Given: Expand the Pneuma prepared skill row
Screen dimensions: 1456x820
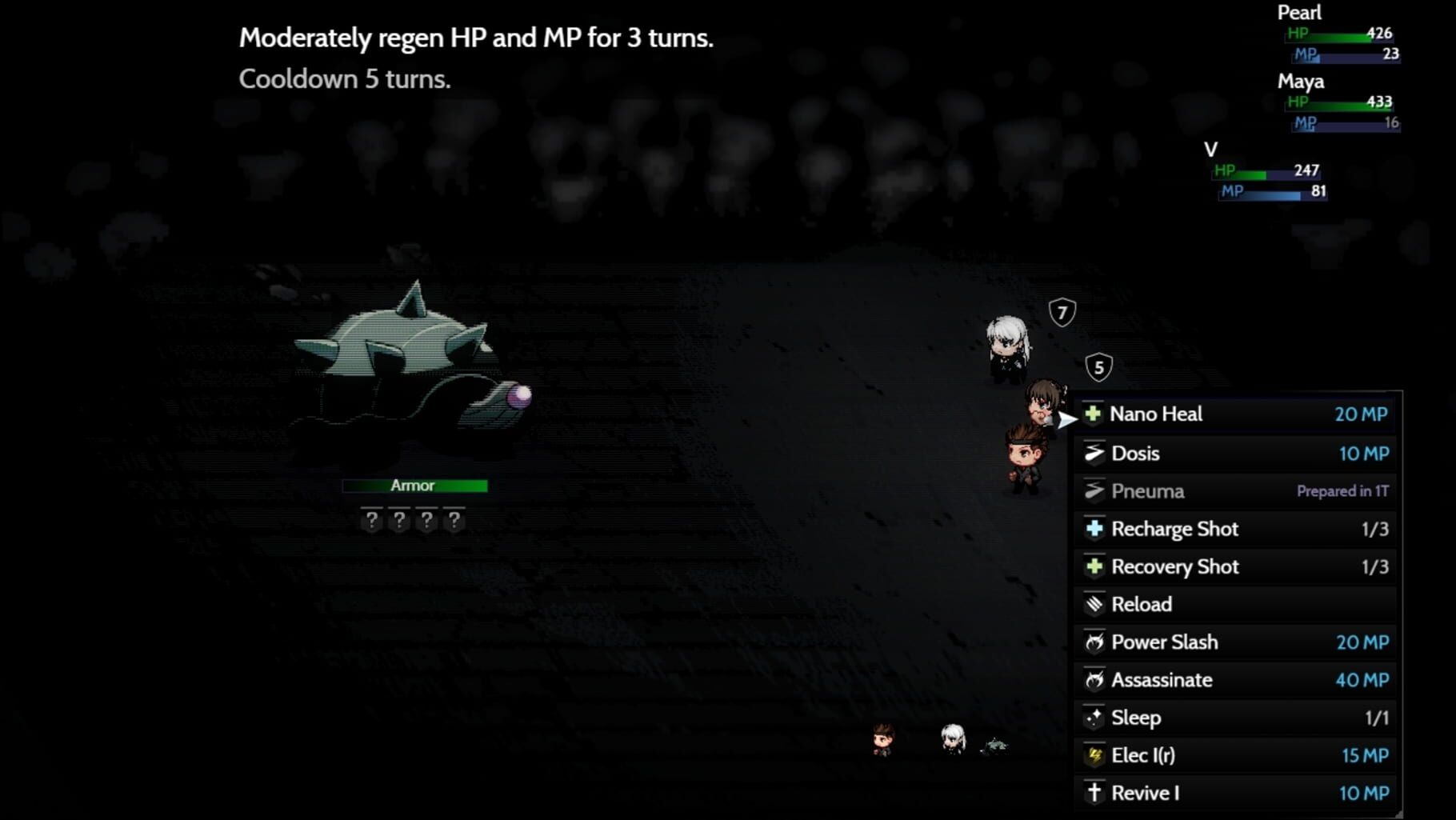Looking at the screenshot, I should tap(1200, 491).
